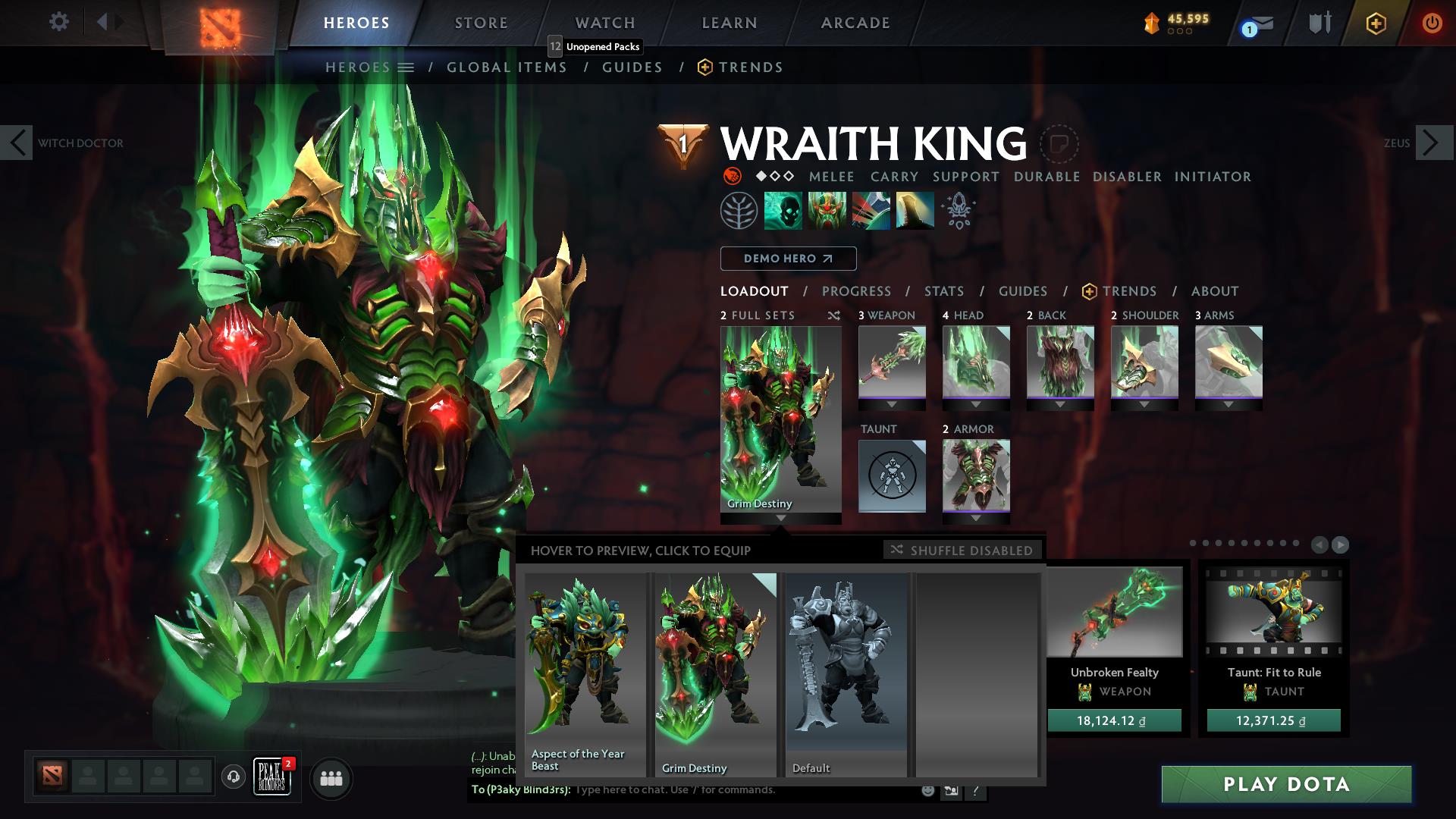
Task: Open the settings gear icon
Action: tap(58, 23)
